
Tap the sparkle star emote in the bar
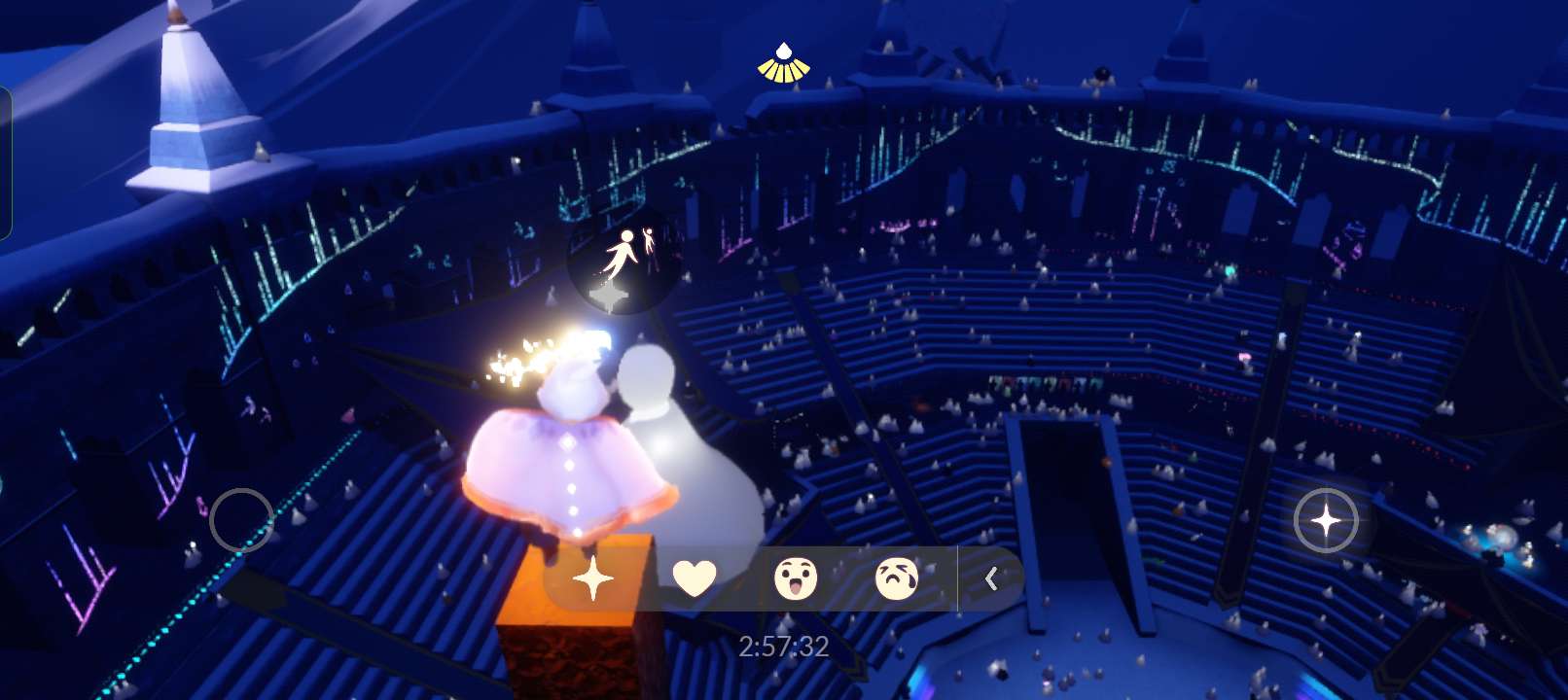(592, 579)
